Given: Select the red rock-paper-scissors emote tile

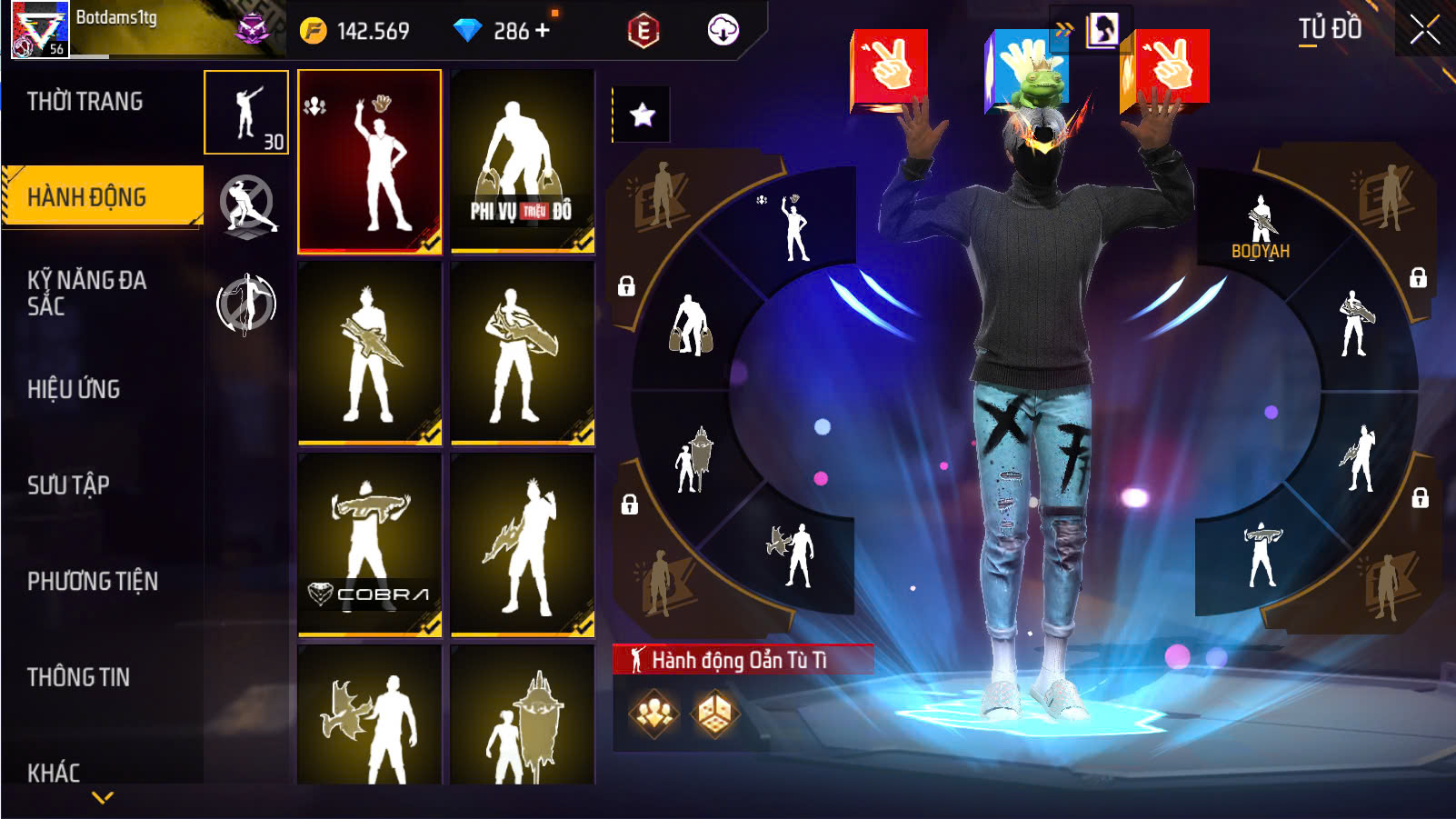Looking at the screenshot, I should click(x=370, y=161).
